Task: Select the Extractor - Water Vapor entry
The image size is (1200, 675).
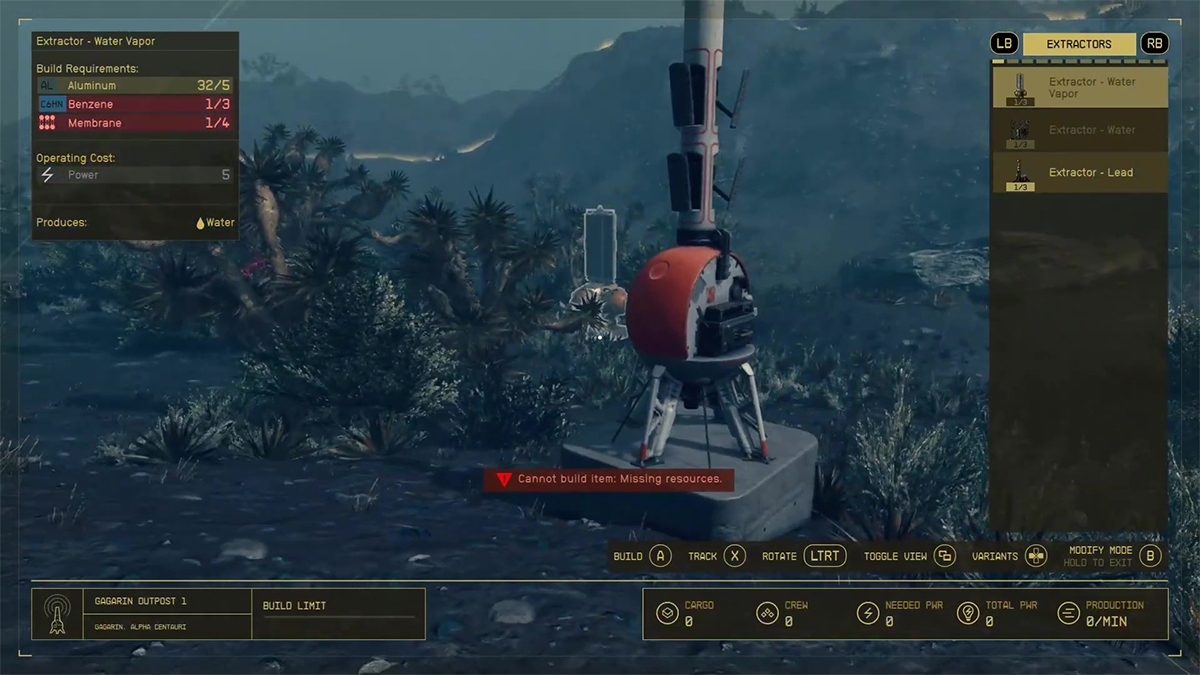Action: click(x=1079, y=87)
